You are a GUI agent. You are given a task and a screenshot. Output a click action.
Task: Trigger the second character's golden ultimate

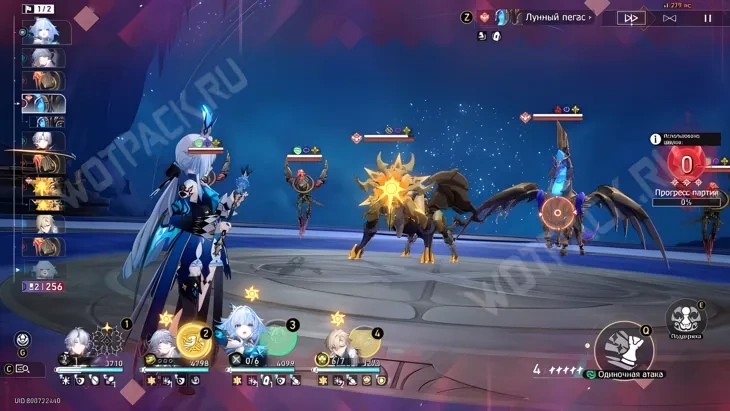190,342
